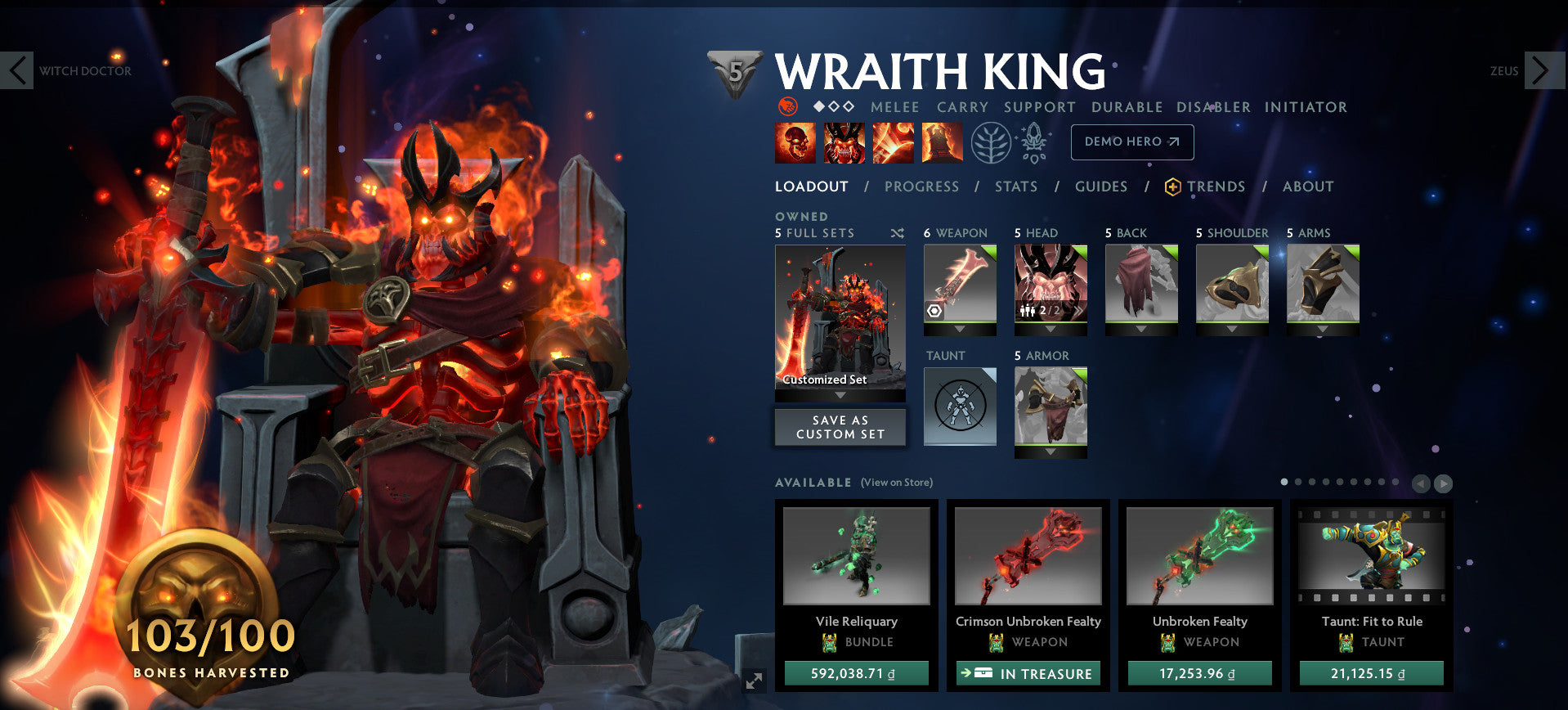Open the Shoulder slot dropdown arrow
This screenshot has width=1568, height=710.
(x=1231, y=330)
